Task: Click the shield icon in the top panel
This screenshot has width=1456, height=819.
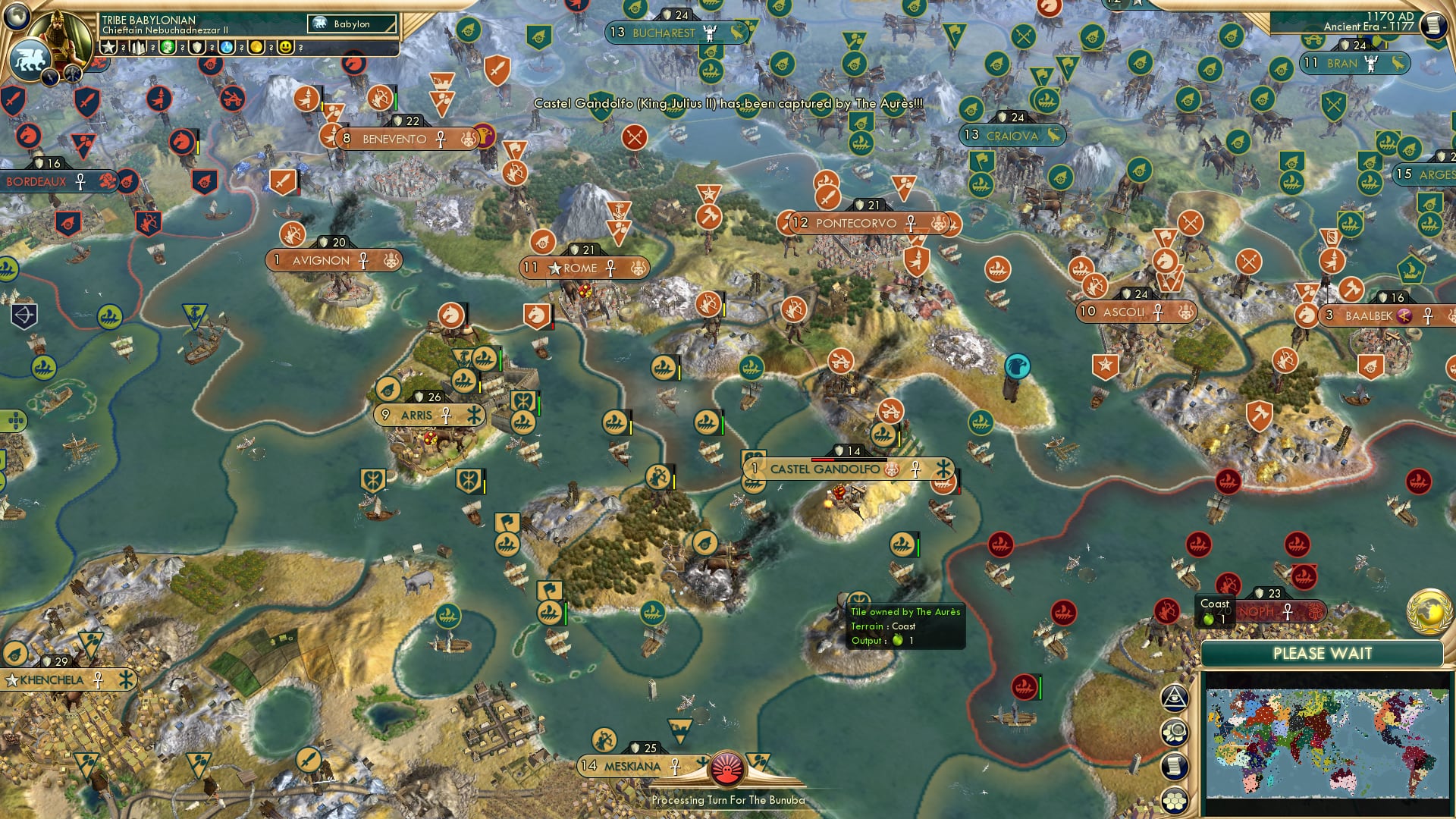Action: (x=196, y=47)
